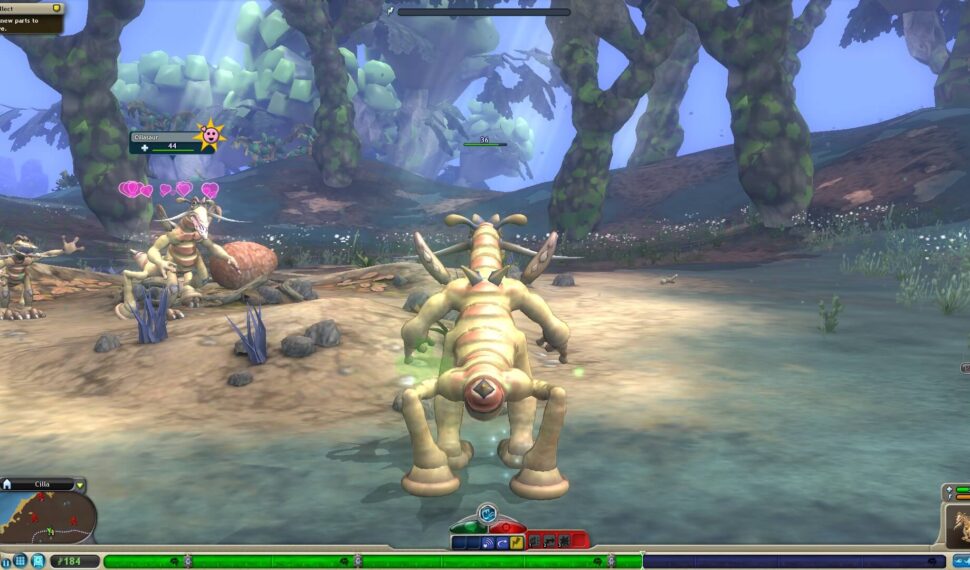Pause the game with the pause button
970x570 pixels.
point(6,561)
